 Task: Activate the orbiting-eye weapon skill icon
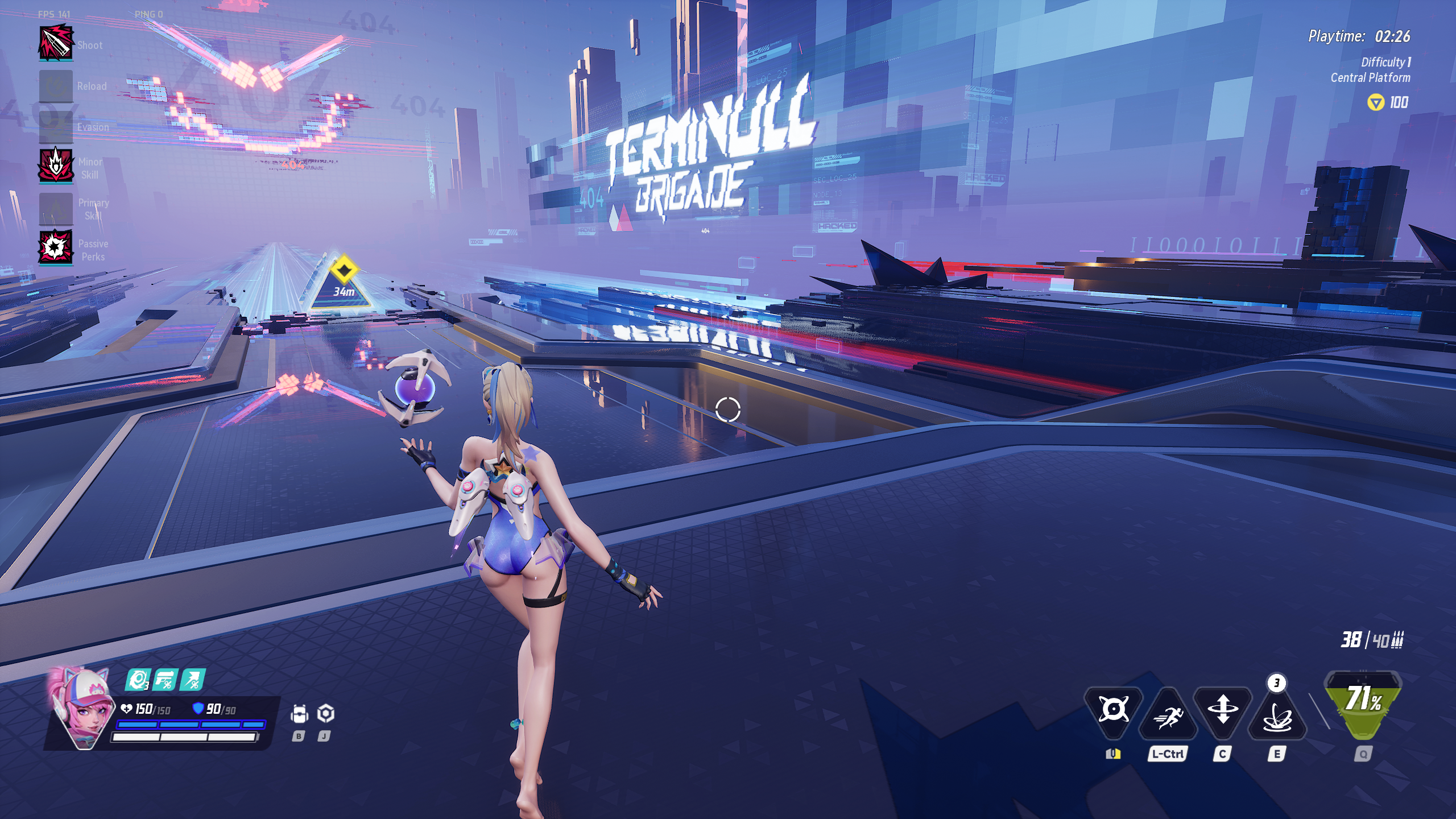point(1113,709)
